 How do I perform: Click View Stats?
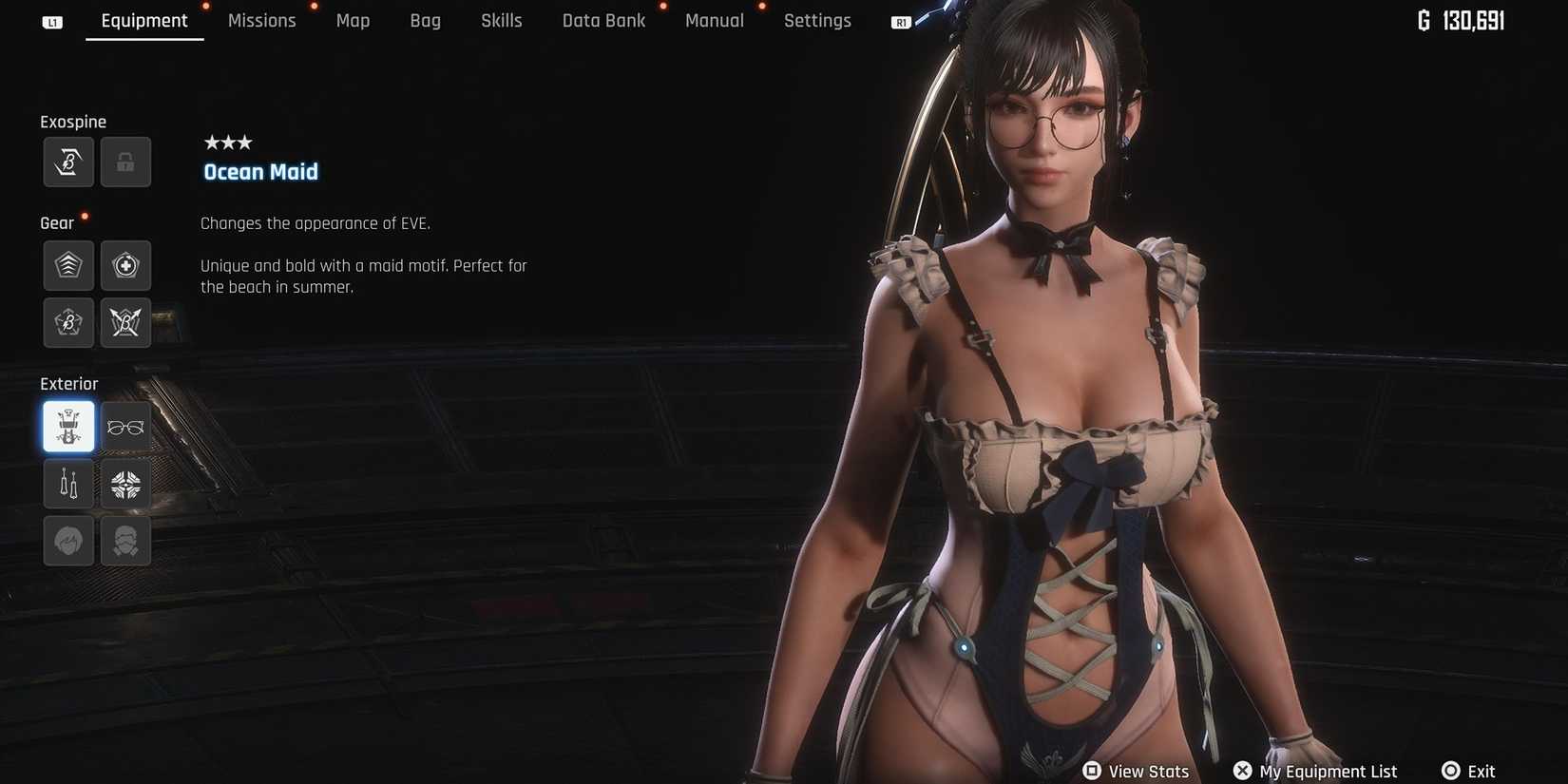click(1136, 771)
